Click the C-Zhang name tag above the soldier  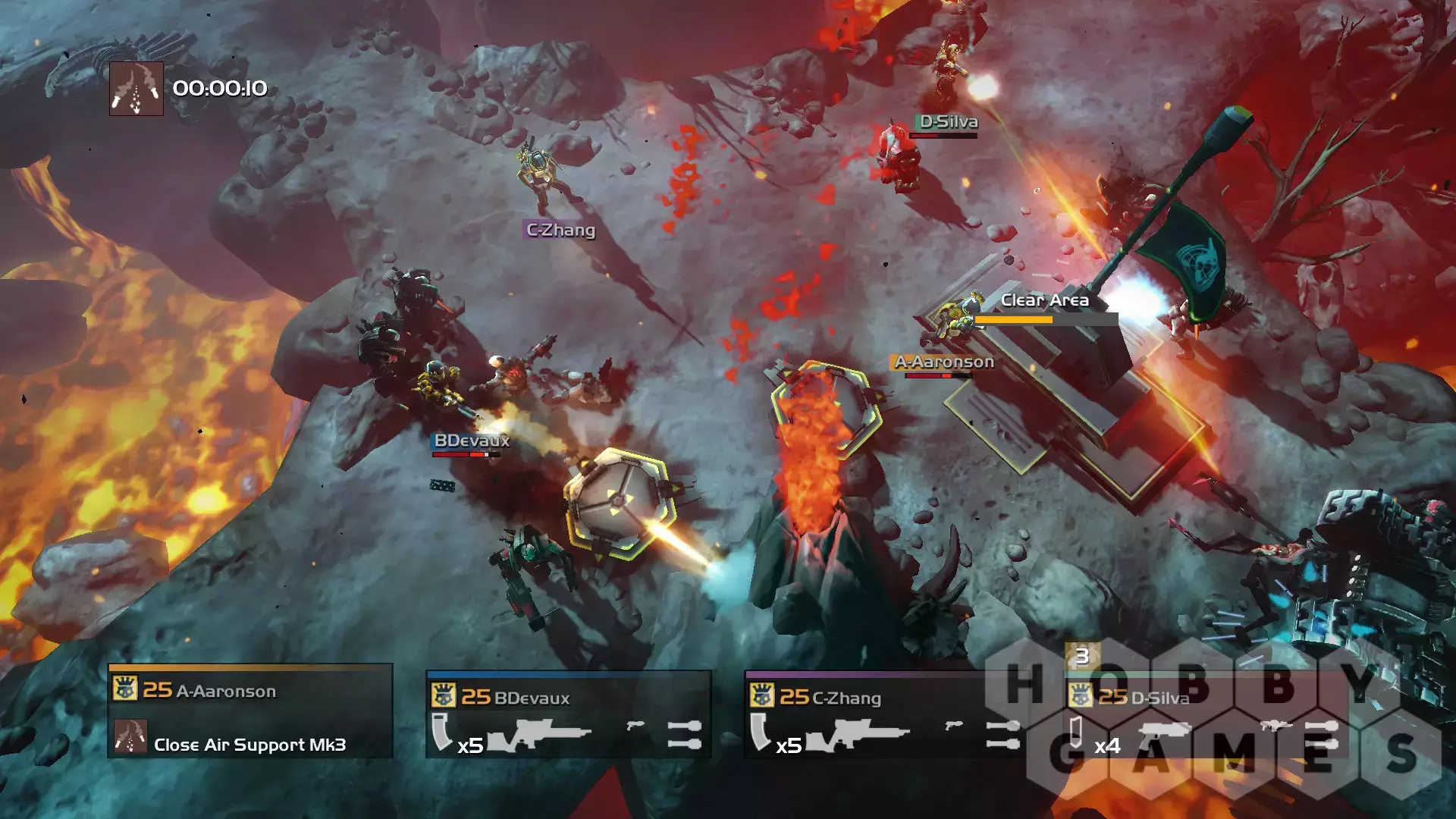pyautogui.click(x=560, y=230)
